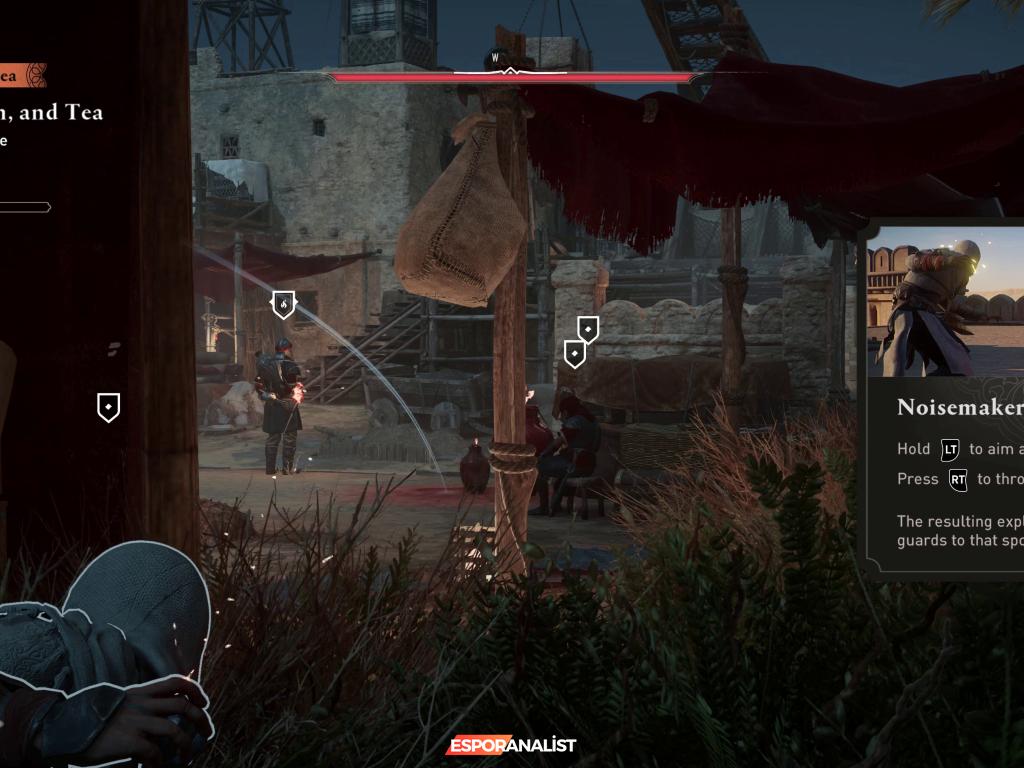Image resolution: width=1024 pixels, height=768 pixels.
Task: Click the Noisemaker tutorial thumbnail image
Action: [x=945, y=299]
